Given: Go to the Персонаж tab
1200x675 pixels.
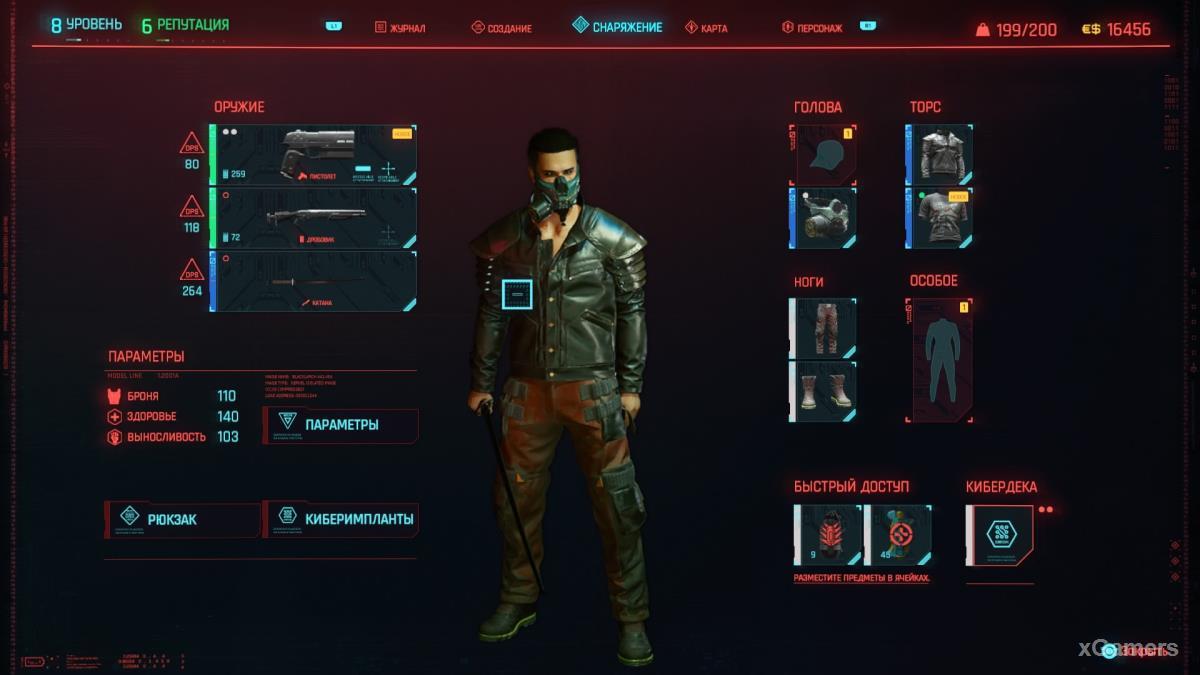Looking at the screenshot, I should 814,28.
